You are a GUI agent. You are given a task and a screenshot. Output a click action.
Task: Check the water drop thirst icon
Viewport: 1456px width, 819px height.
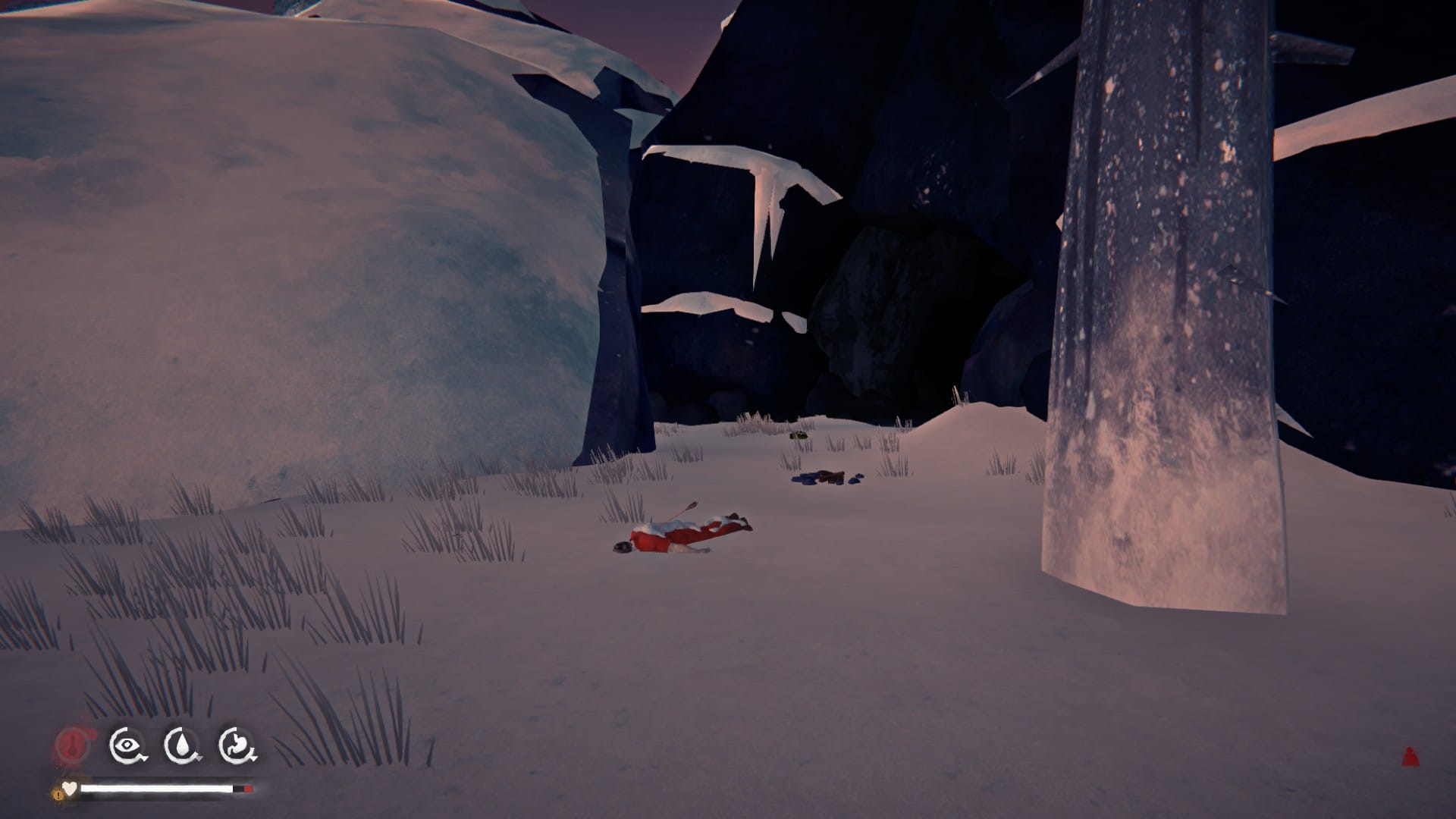pyautogui.click(x=182, y=746)
